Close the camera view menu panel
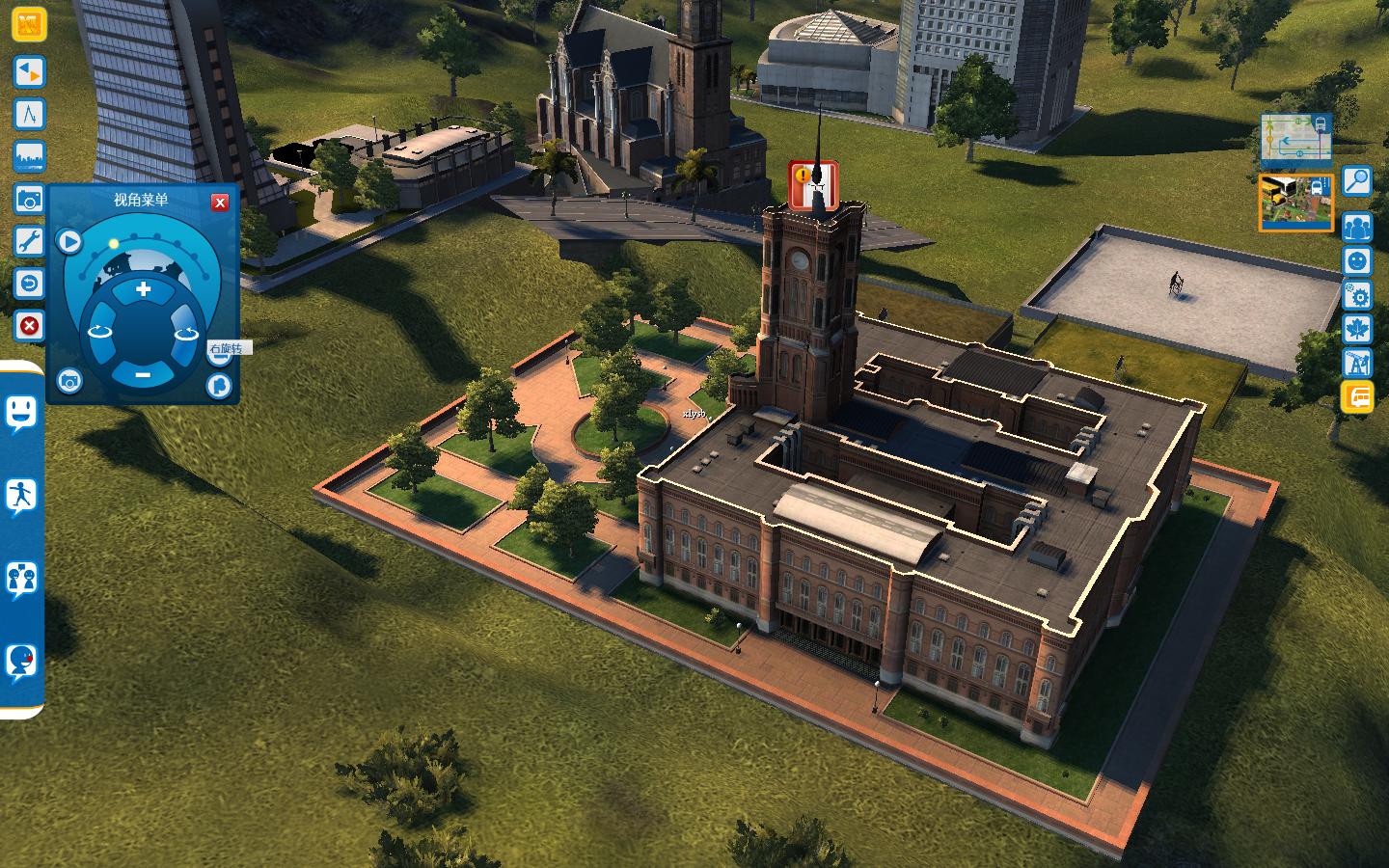The width and height of the screenshot is (1389, 868). pyautogui.click(x=220, y=202)
